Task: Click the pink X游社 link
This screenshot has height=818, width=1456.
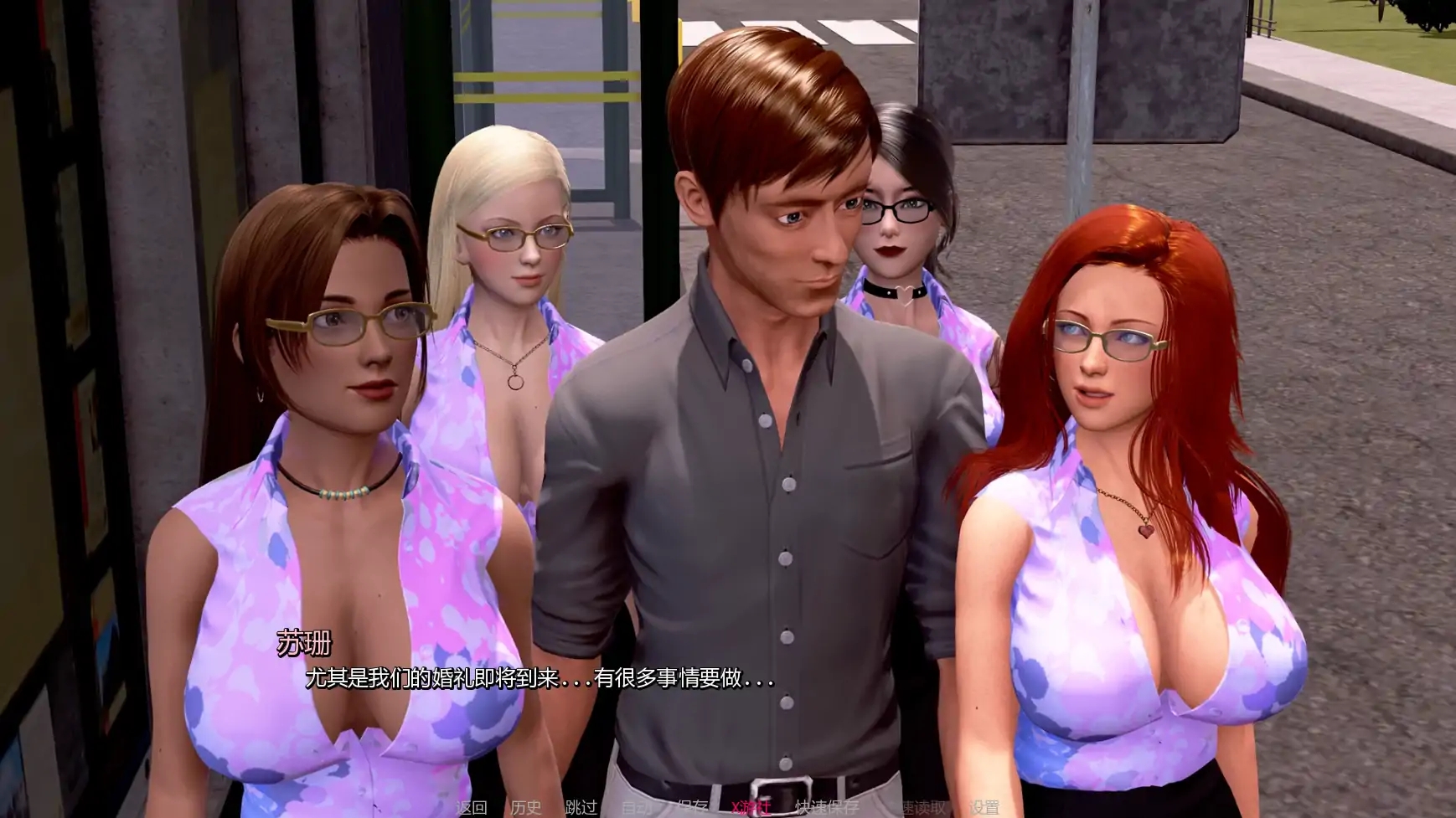Action: [750, 807]
